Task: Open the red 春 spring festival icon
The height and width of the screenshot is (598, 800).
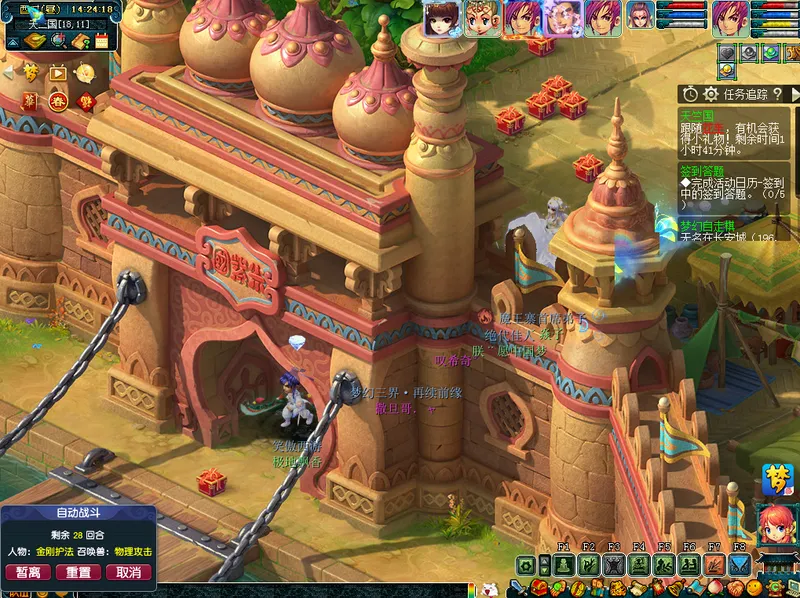Action: click(58, 101)
